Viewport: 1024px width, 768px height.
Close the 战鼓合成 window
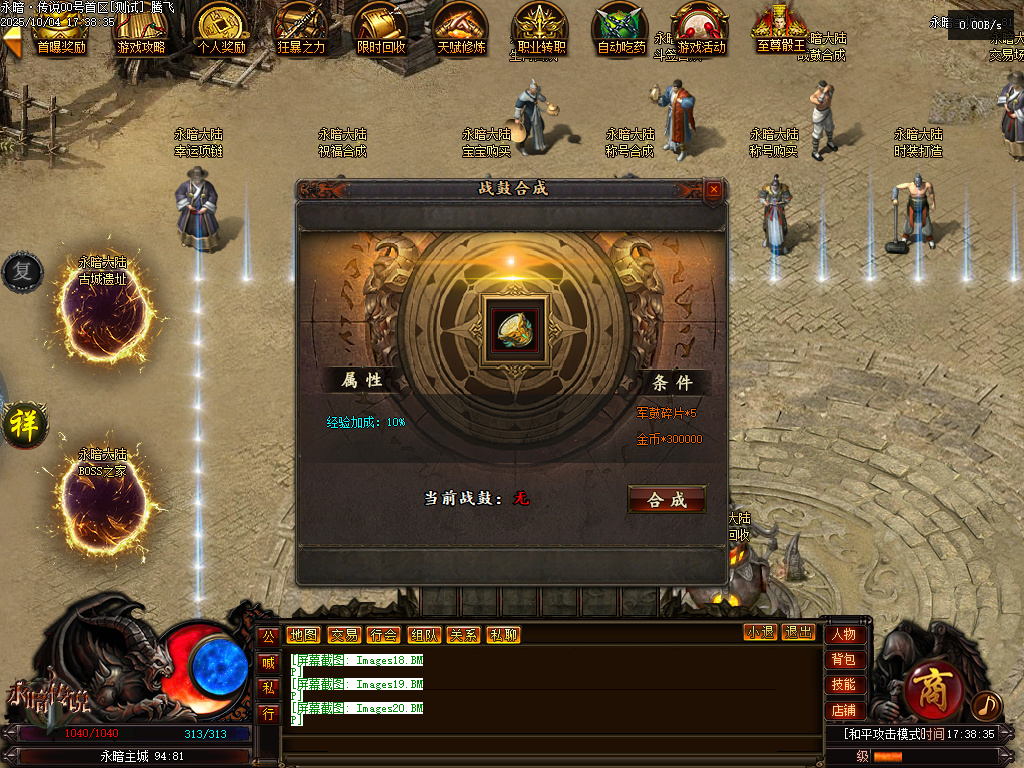point(713,189)
